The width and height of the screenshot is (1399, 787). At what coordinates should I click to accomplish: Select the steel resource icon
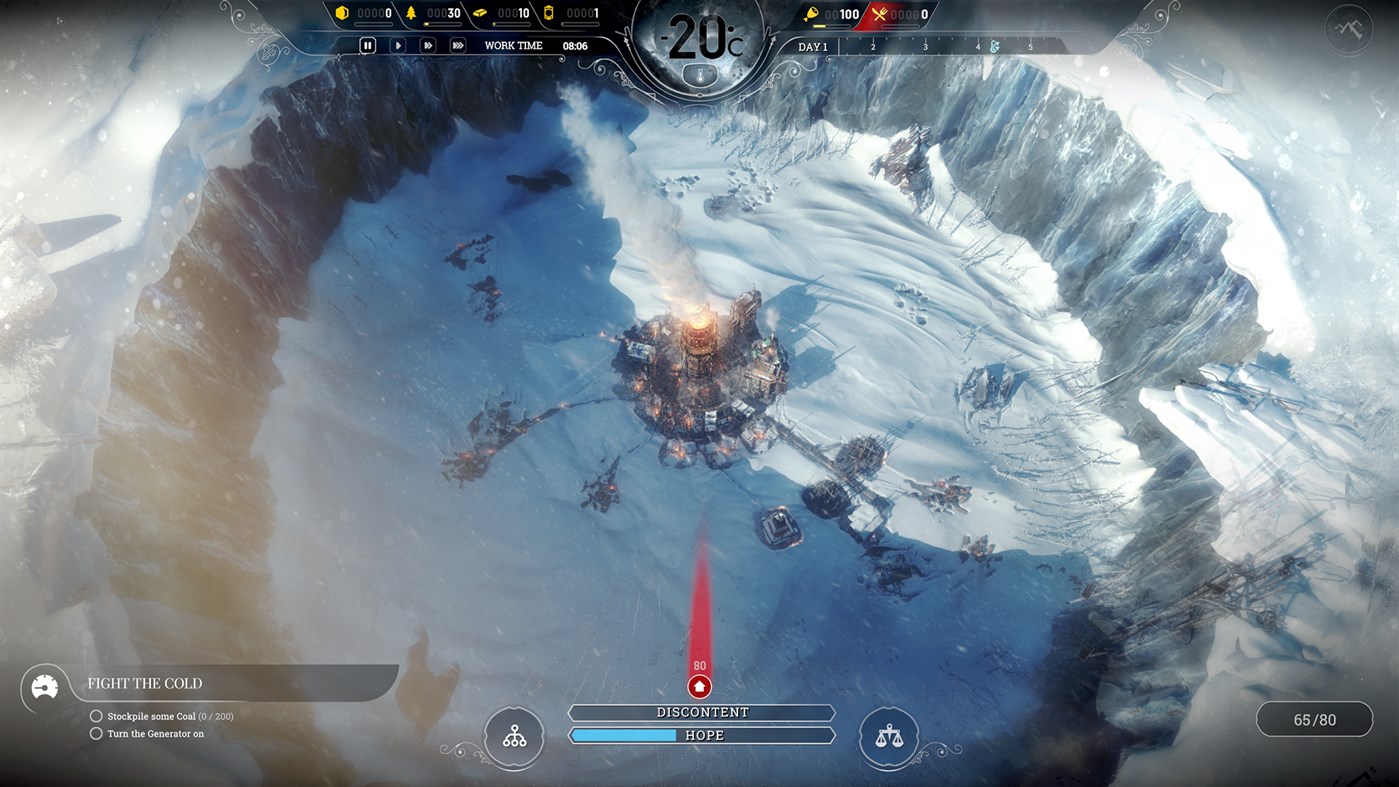(480, 13)
